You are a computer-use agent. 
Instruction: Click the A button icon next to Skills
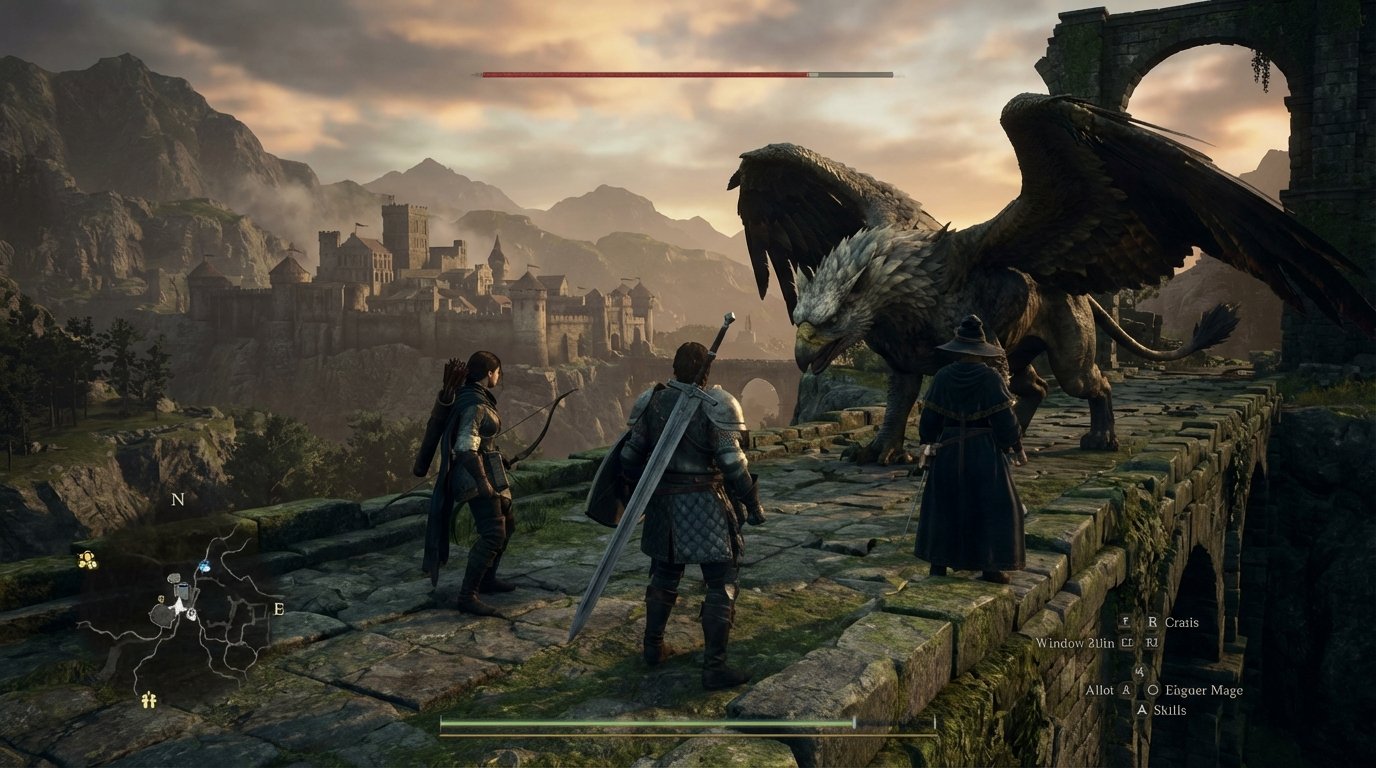click(1142, 710)
